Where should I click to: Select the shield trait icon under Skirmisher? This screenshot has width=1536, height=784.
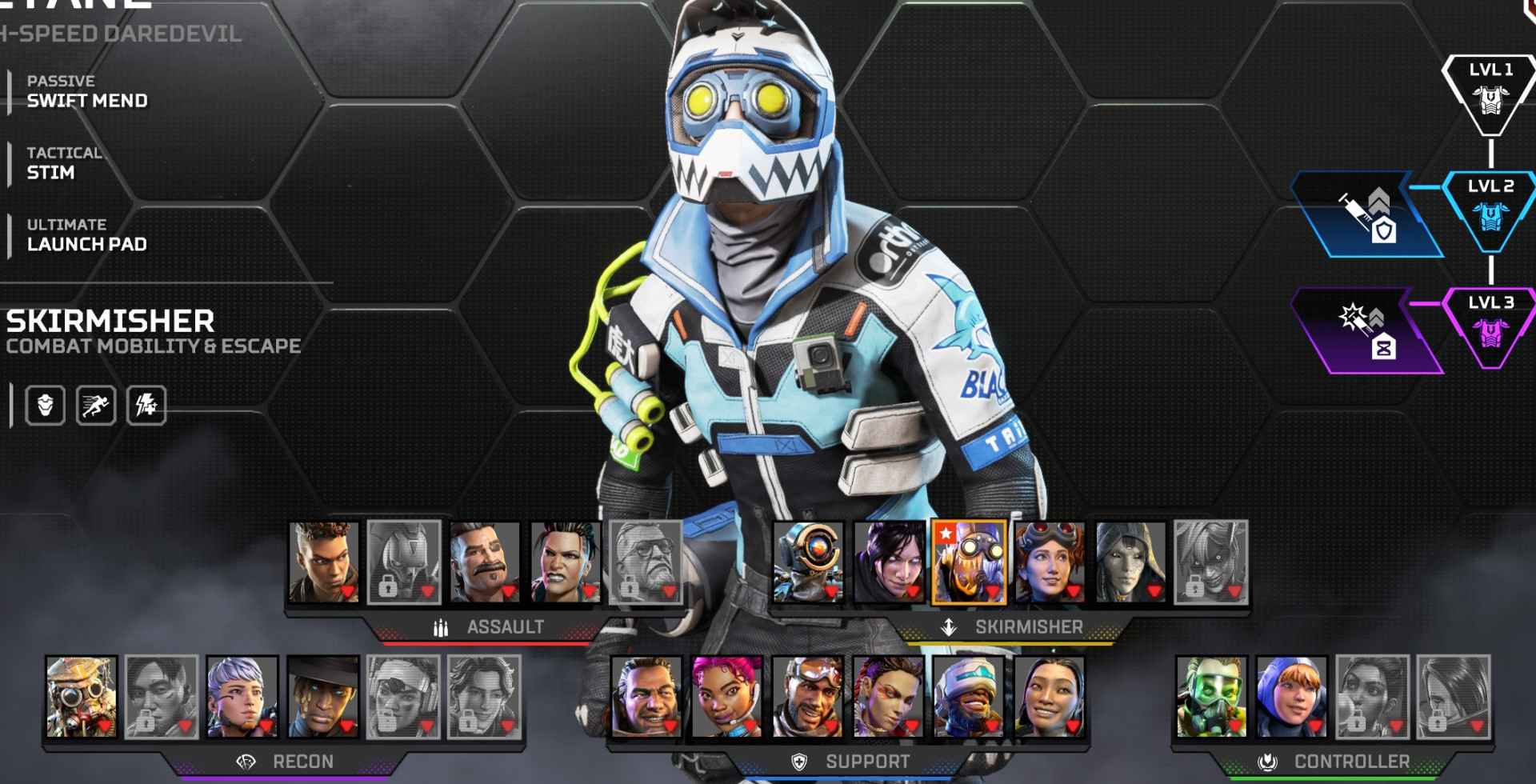point(46,404)
